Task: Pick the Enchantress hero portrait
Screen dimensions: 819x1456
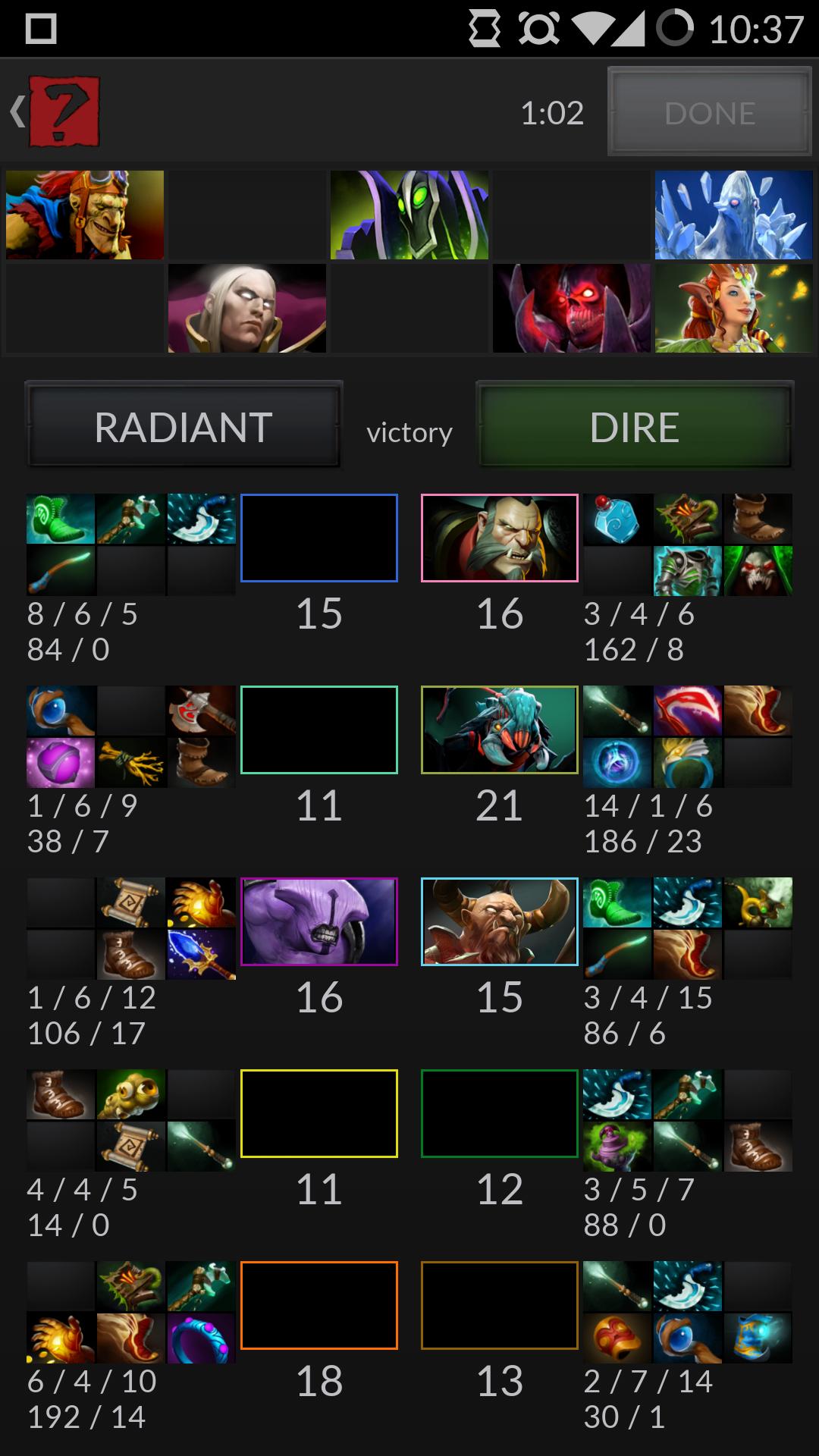Action: coord(733,309)
